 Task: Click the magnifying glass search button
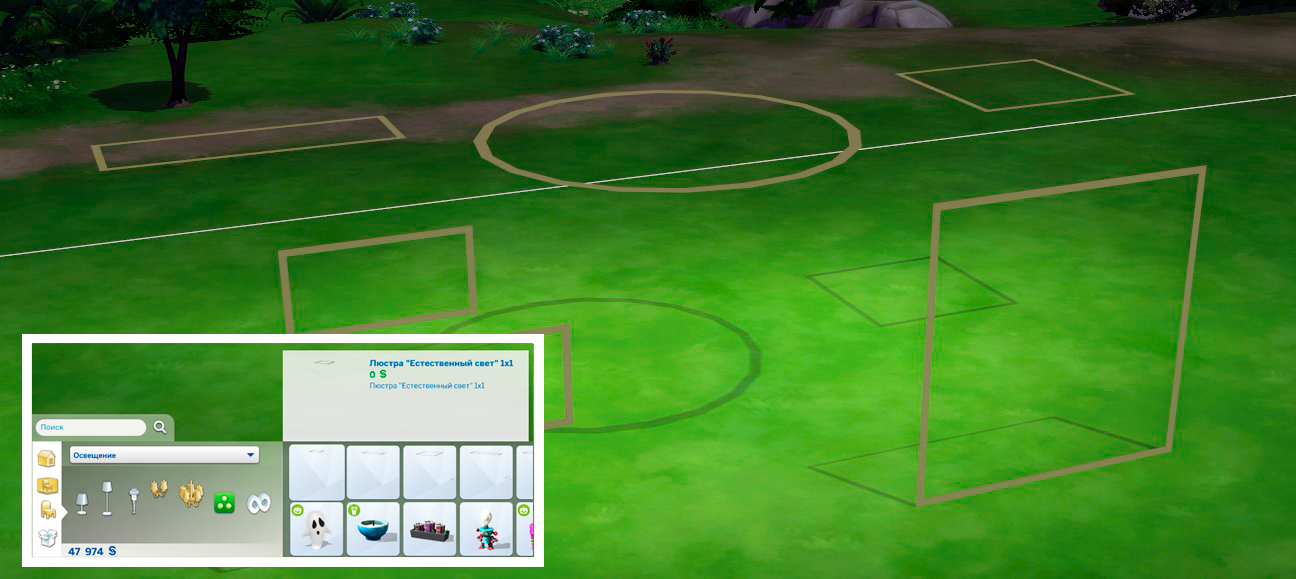[160, 427]
